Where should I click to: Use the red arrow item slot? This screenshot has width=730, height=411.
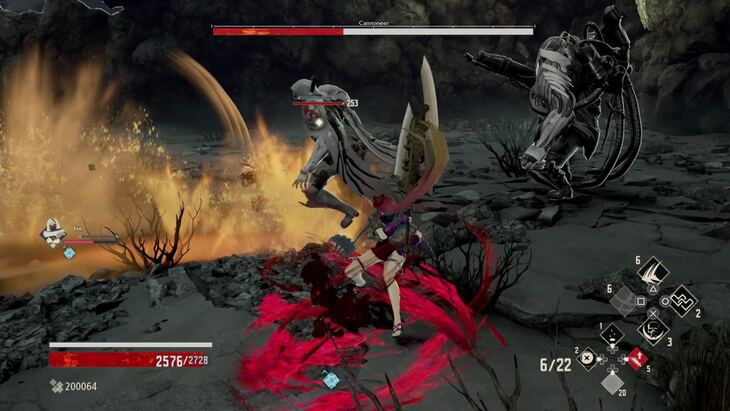(635, 357)
